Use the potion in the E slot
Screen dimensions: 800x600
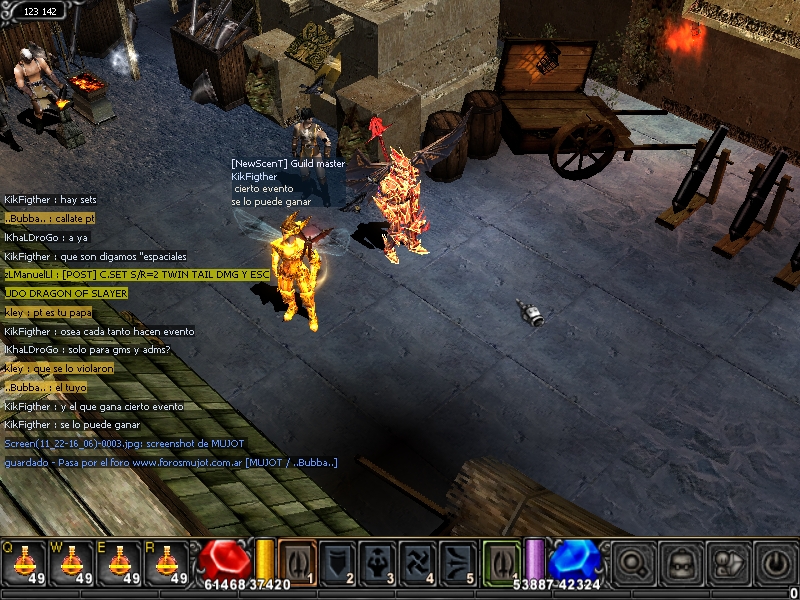coord(120,562)
